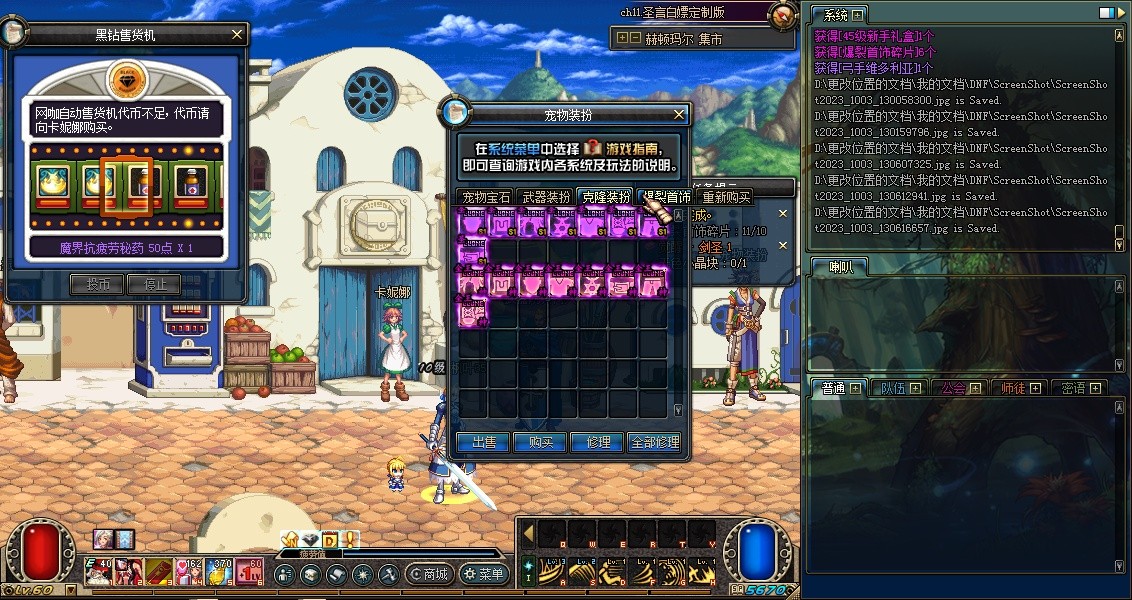Close the 宠物装扮 shop window
The image size is (1132, 600).
click(680, 115)
